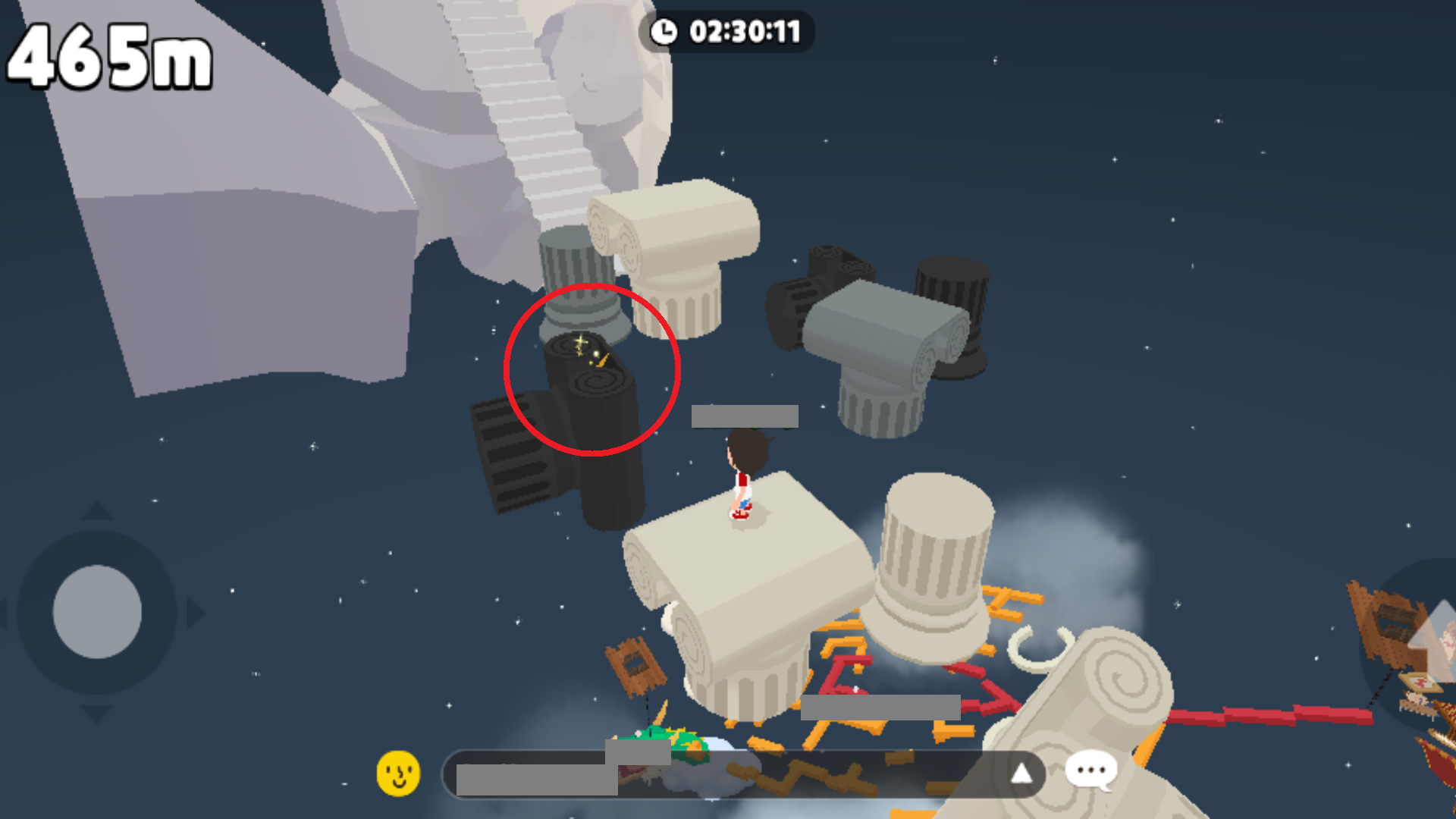Open the yellow smiley emote menu

[398, 773]
